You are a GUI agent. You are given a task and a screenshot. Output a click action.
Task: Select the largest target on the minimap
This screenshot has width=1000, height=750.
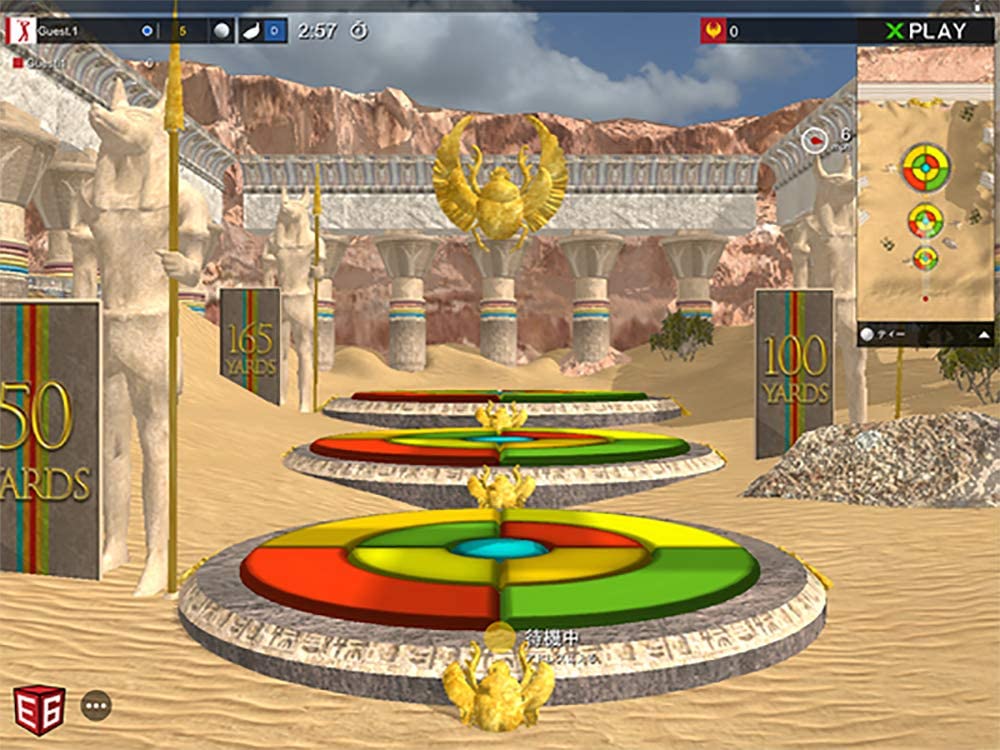coord(927,167)
